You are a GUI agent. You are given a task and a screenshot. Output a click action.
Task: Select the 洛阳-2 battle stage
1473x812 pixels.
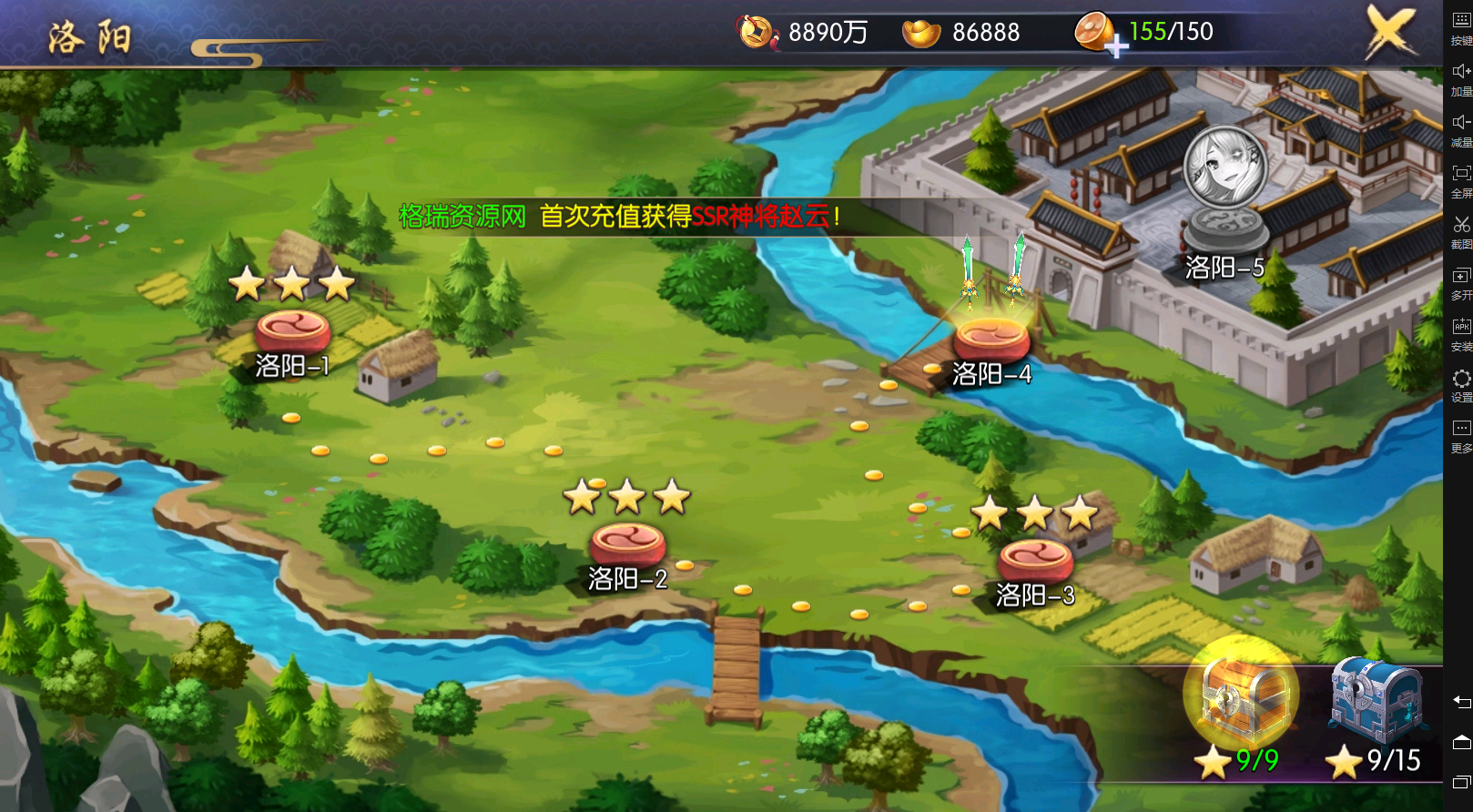pos(629,544)
